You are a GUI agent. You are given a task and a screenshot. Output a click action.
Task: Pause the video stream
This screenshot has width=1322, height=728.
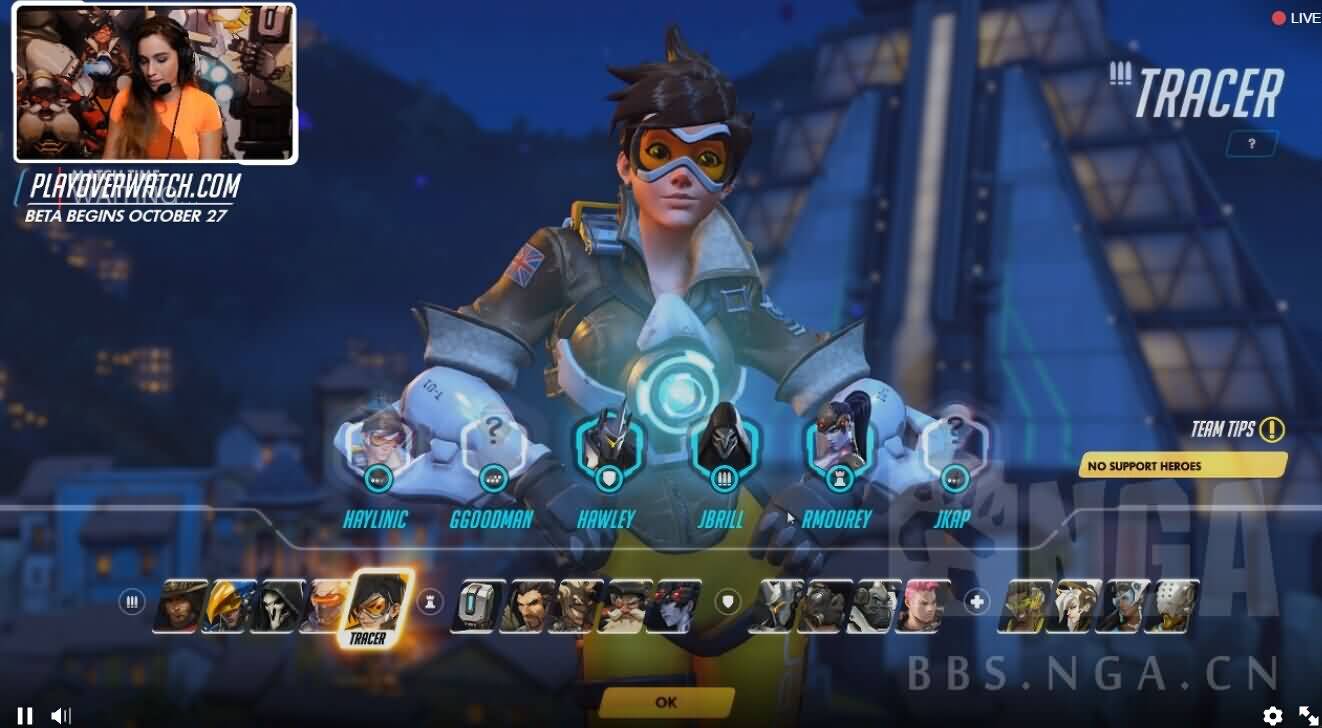click(25, 715)
